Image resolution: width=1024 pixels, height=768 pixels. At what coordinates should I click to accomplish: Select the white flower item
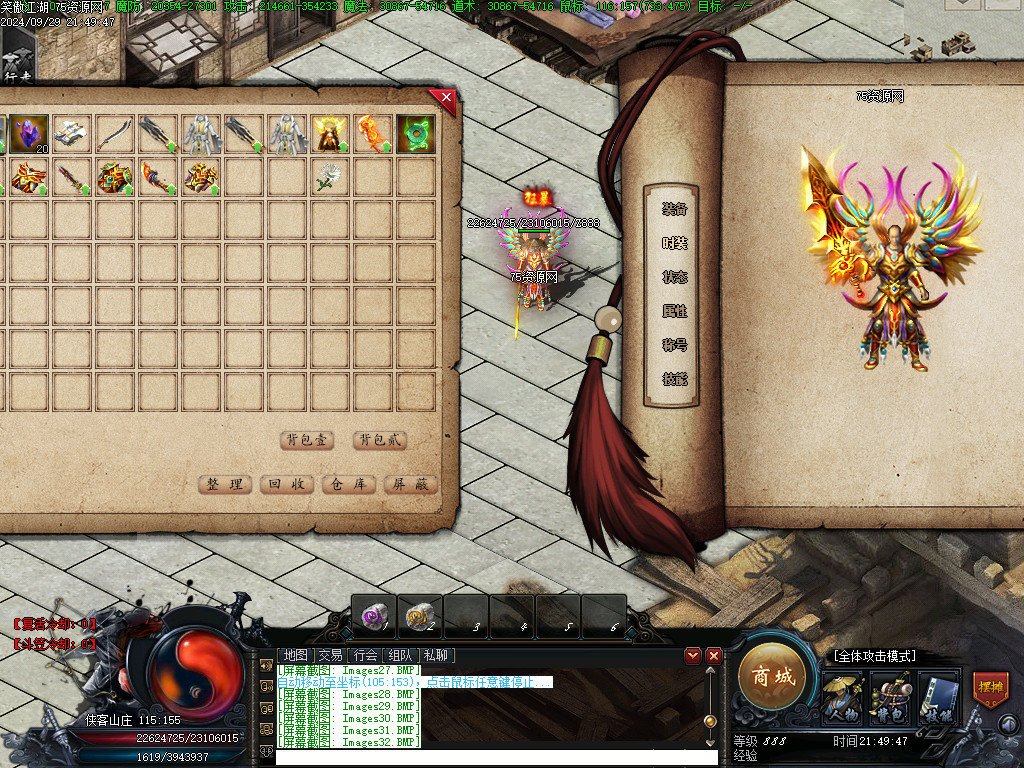[330, 177]
